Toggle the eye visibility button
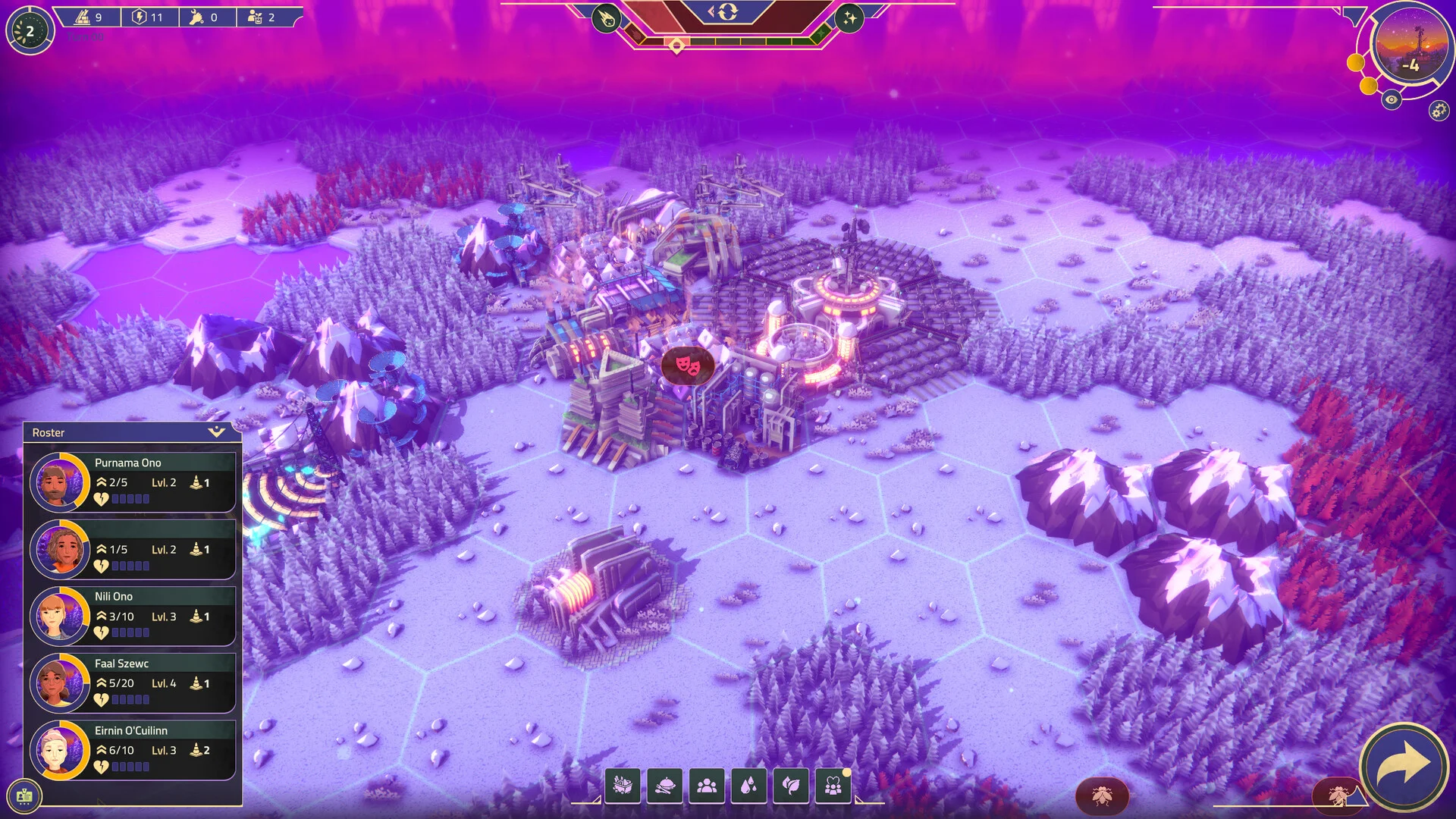 [1391, 99]
